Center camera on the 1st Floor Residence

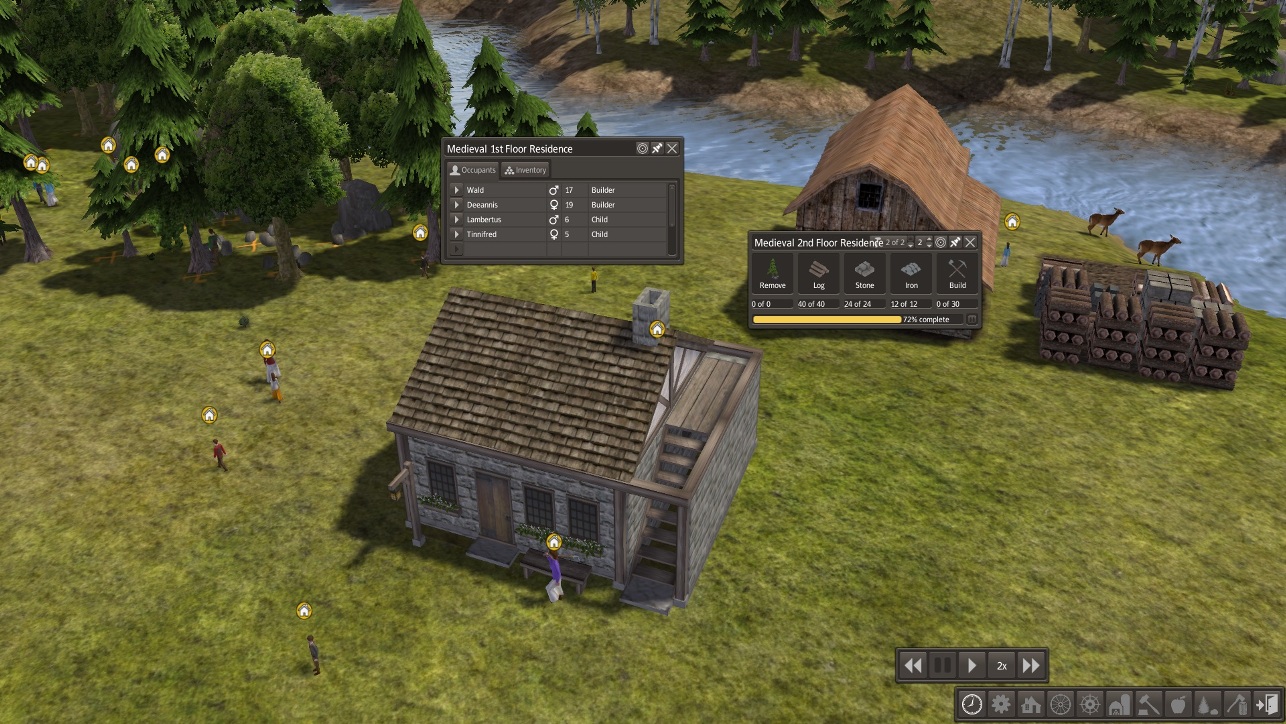(x=642, y=148)
